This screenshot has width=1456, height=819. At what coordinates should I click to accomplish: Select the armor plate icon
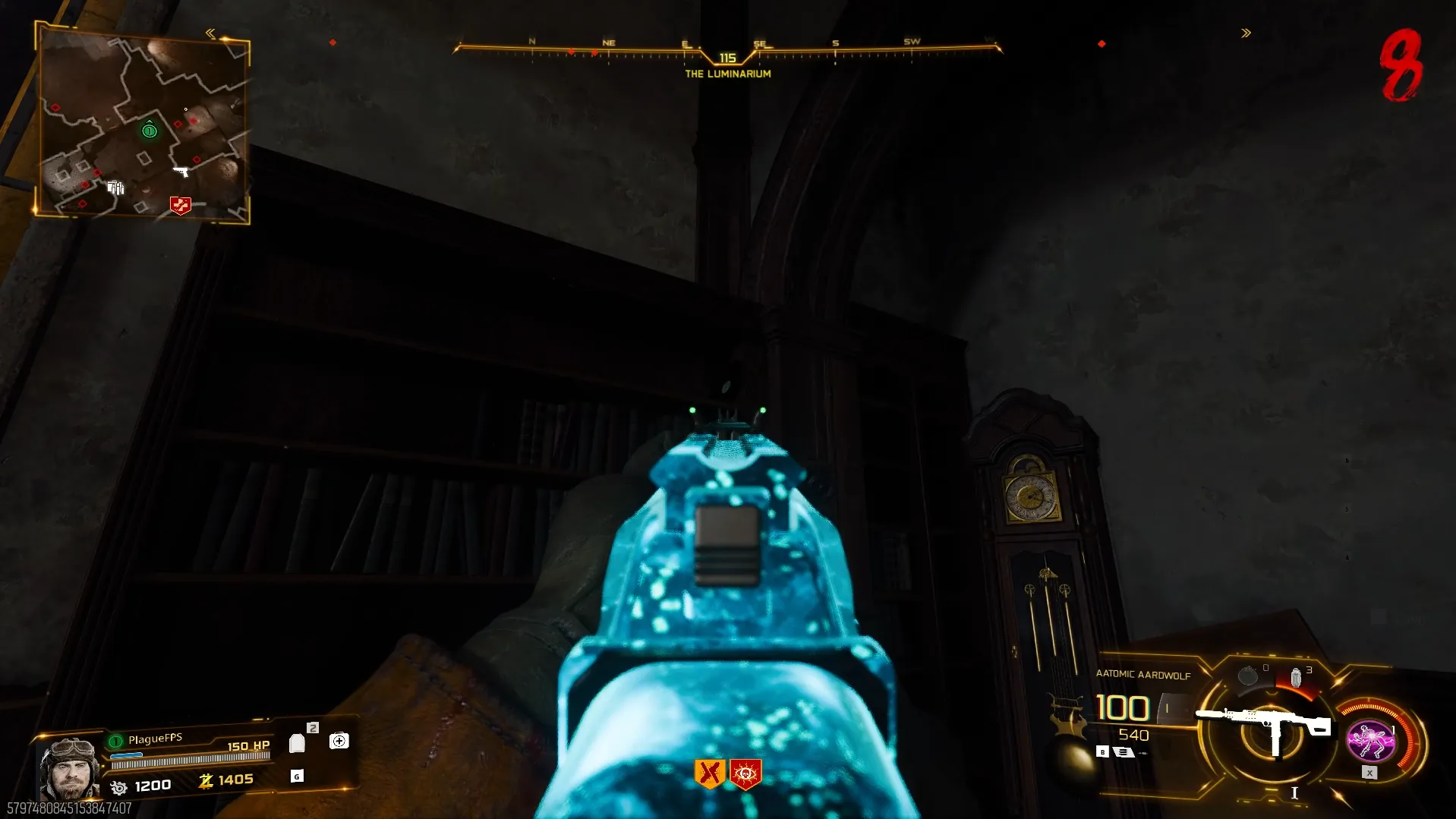pos(297,743)
